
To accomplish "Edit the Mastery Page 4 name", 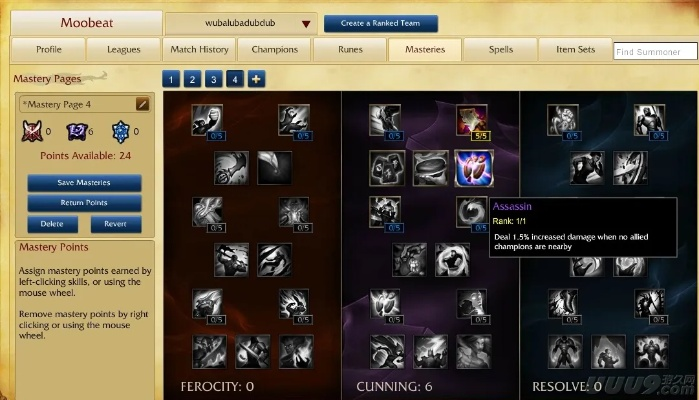I will coord(142,103).
